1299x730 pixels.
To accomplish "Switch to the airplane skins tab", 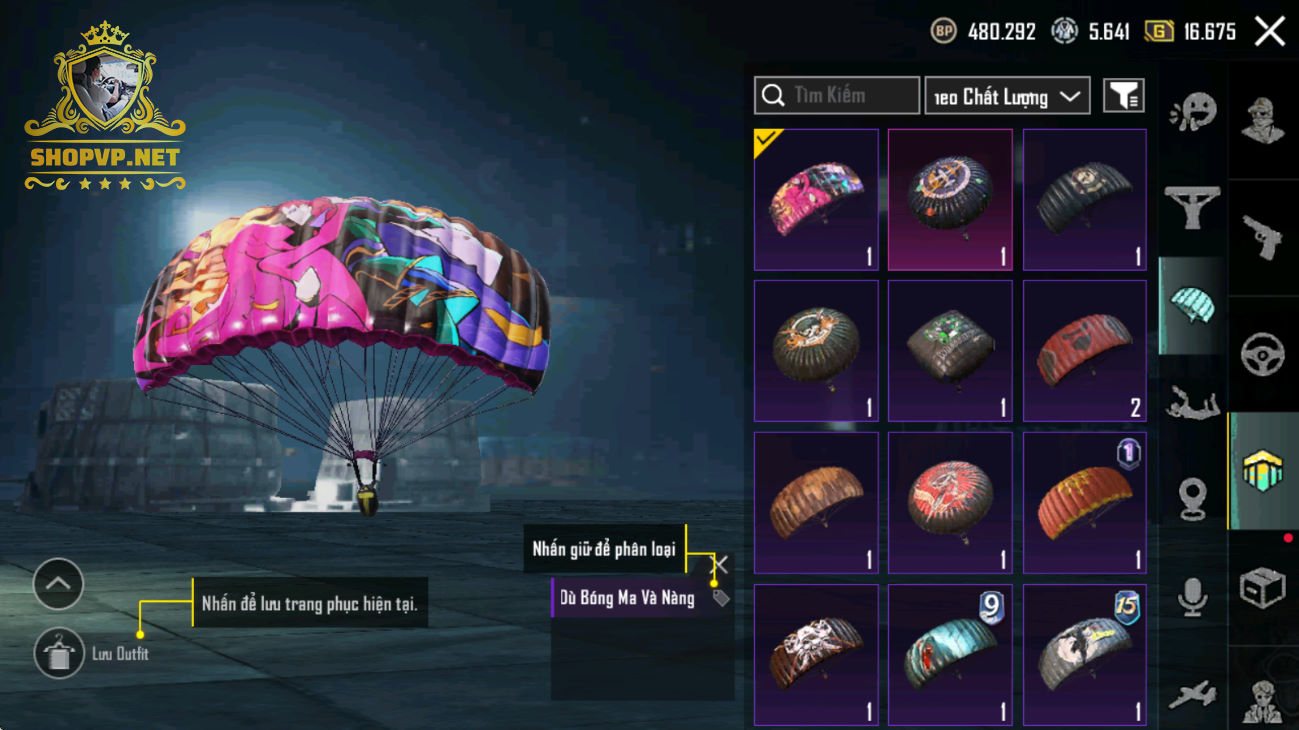I will [1192, 692].
